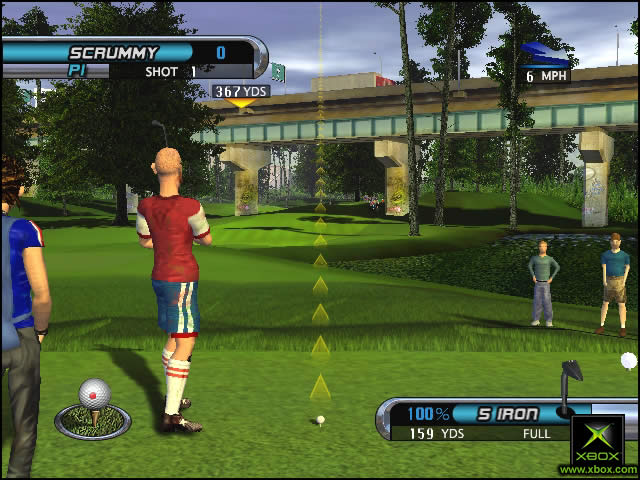Viewport: 640px width, 480px height.
Task: Select the Scrummy player name panel
Action: click(x=113, y=52)
